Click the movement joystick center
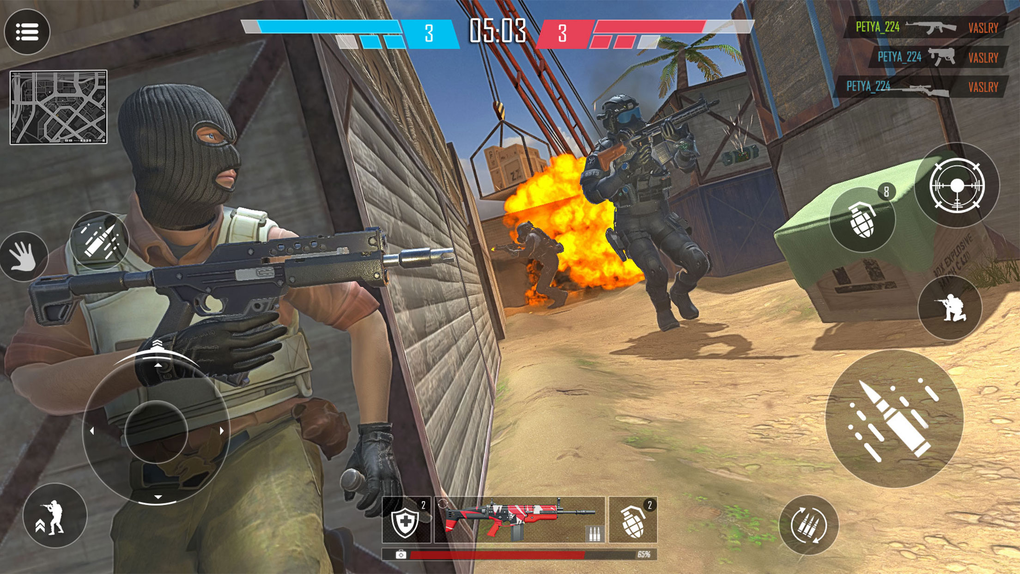The width and height of the screenshot is (1020, 574). [x=156, y=431]
